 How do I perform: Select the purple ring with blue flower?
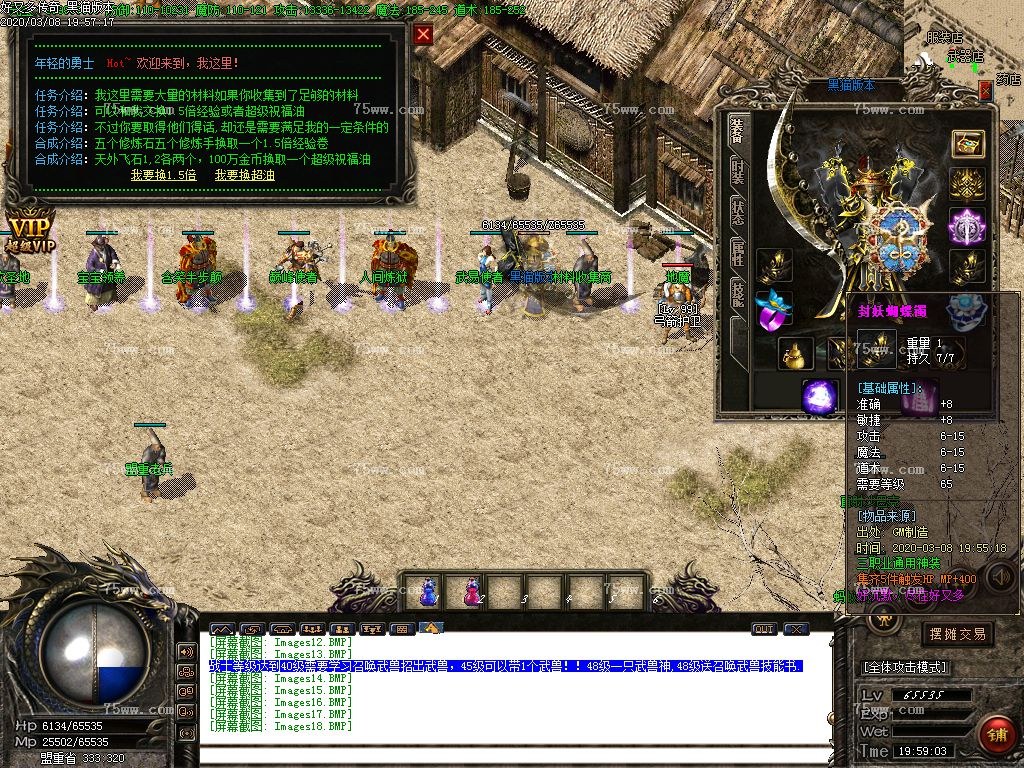(773, 310)
